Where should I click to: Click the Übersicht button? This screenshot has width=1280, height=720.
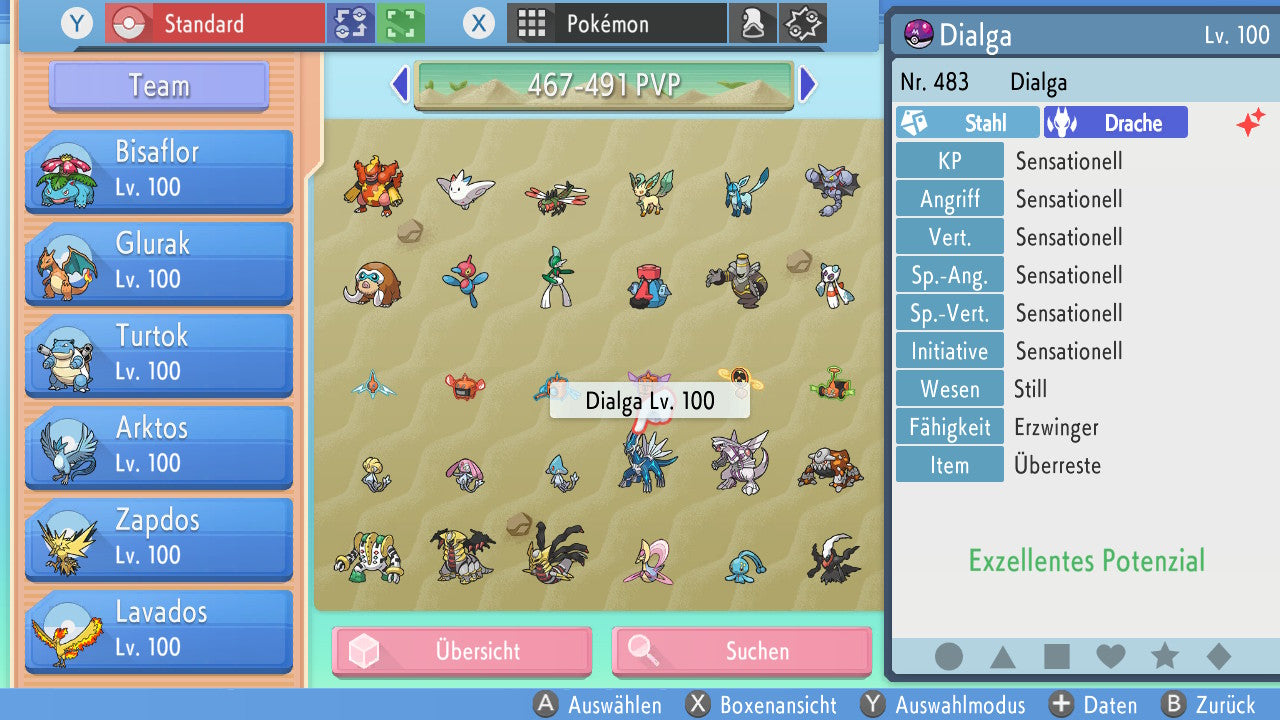click(x=461, y=651)
